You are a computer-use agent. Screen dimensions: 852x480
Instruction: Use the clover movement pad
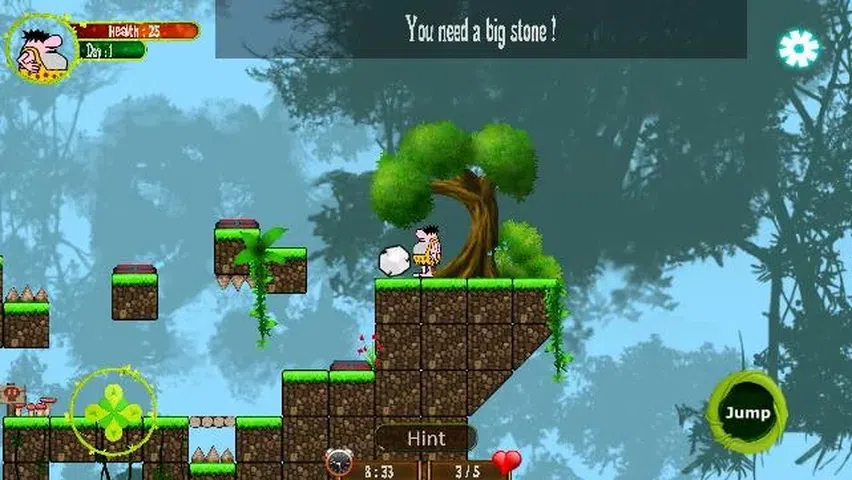point(112,412)
